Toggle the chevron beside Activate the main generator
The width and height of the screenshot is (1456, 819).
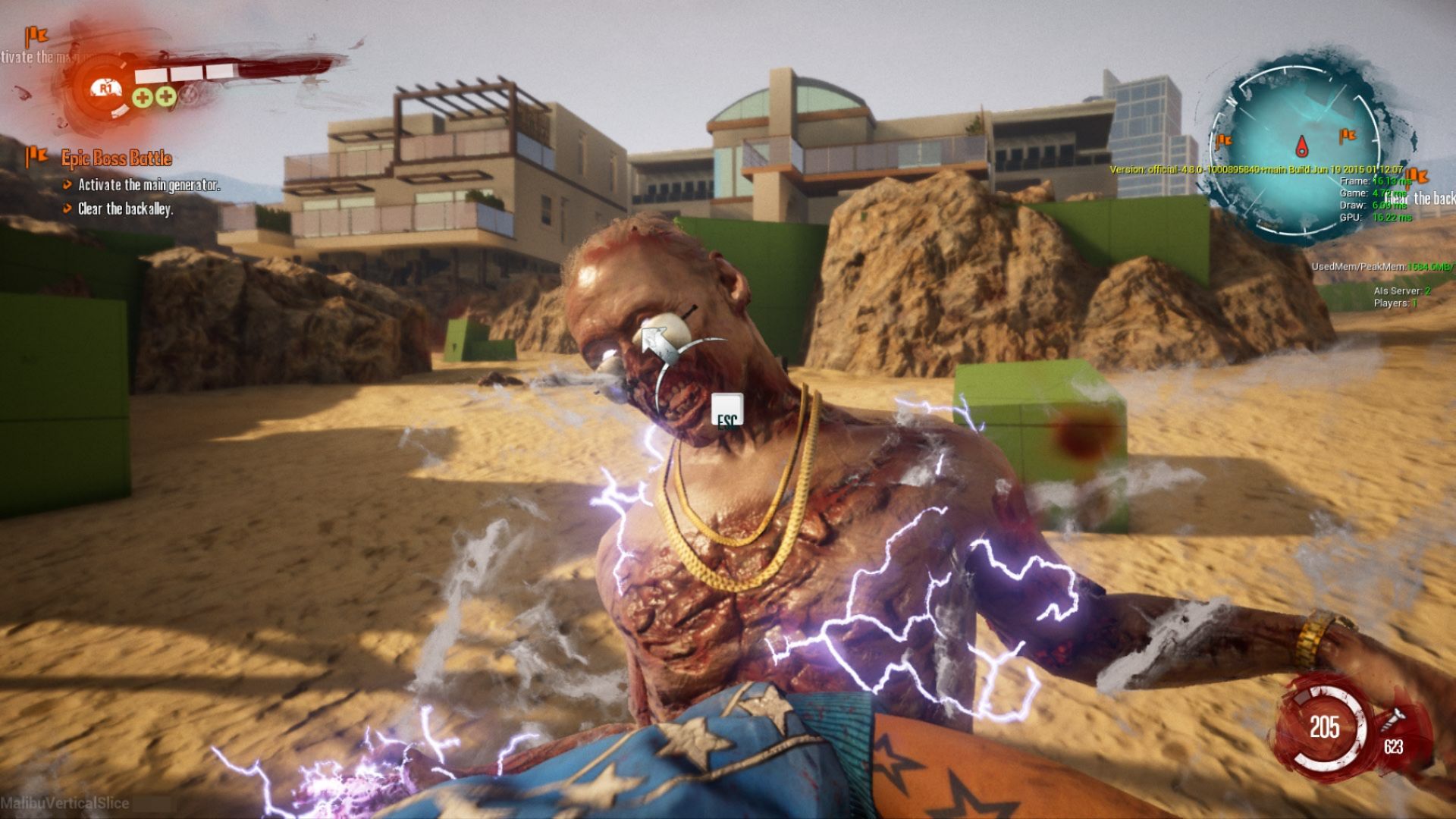click(x=67, y=184)
